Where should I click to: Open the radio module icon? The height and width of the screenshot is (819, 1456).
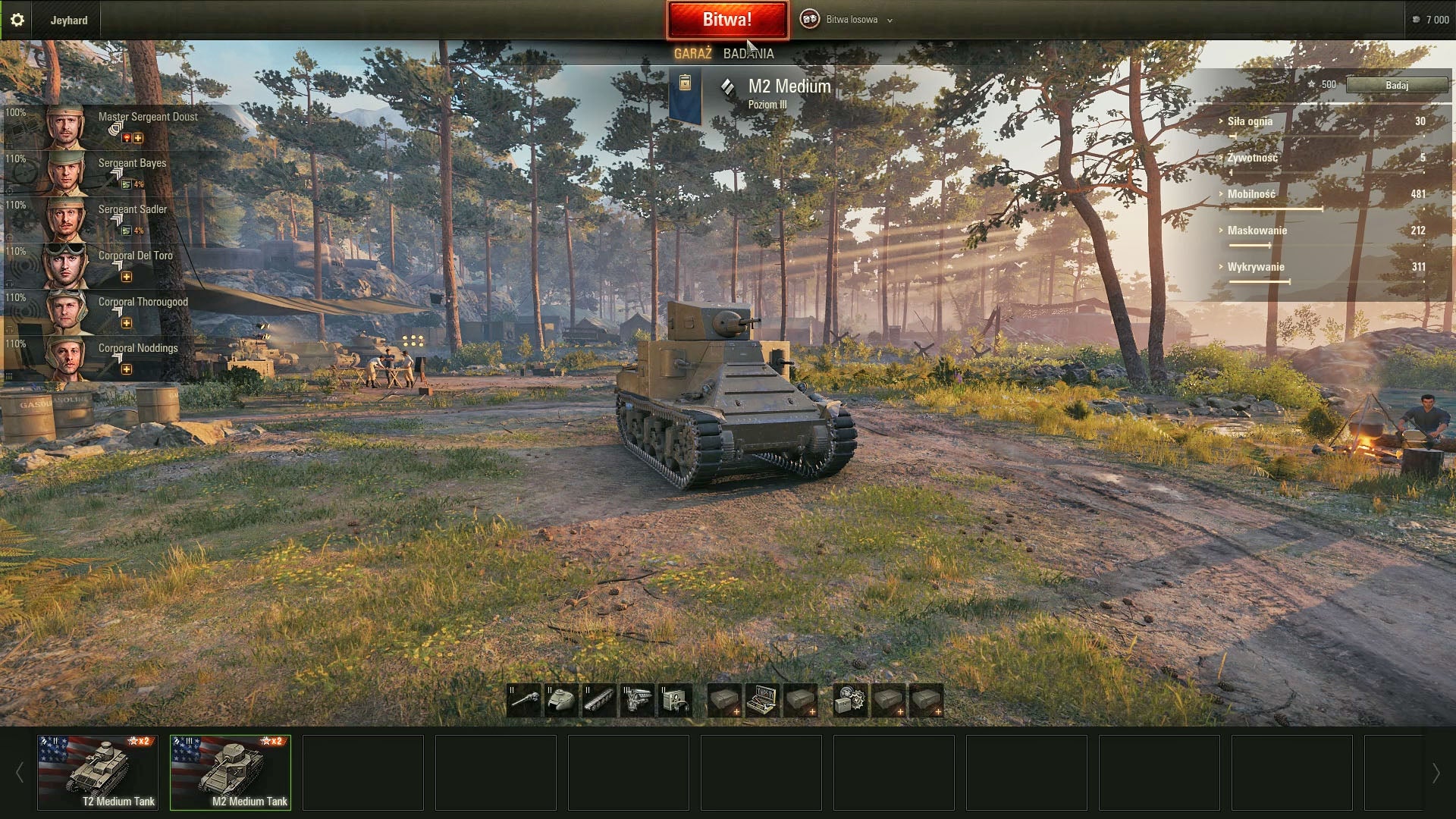[x=673, y=699]
